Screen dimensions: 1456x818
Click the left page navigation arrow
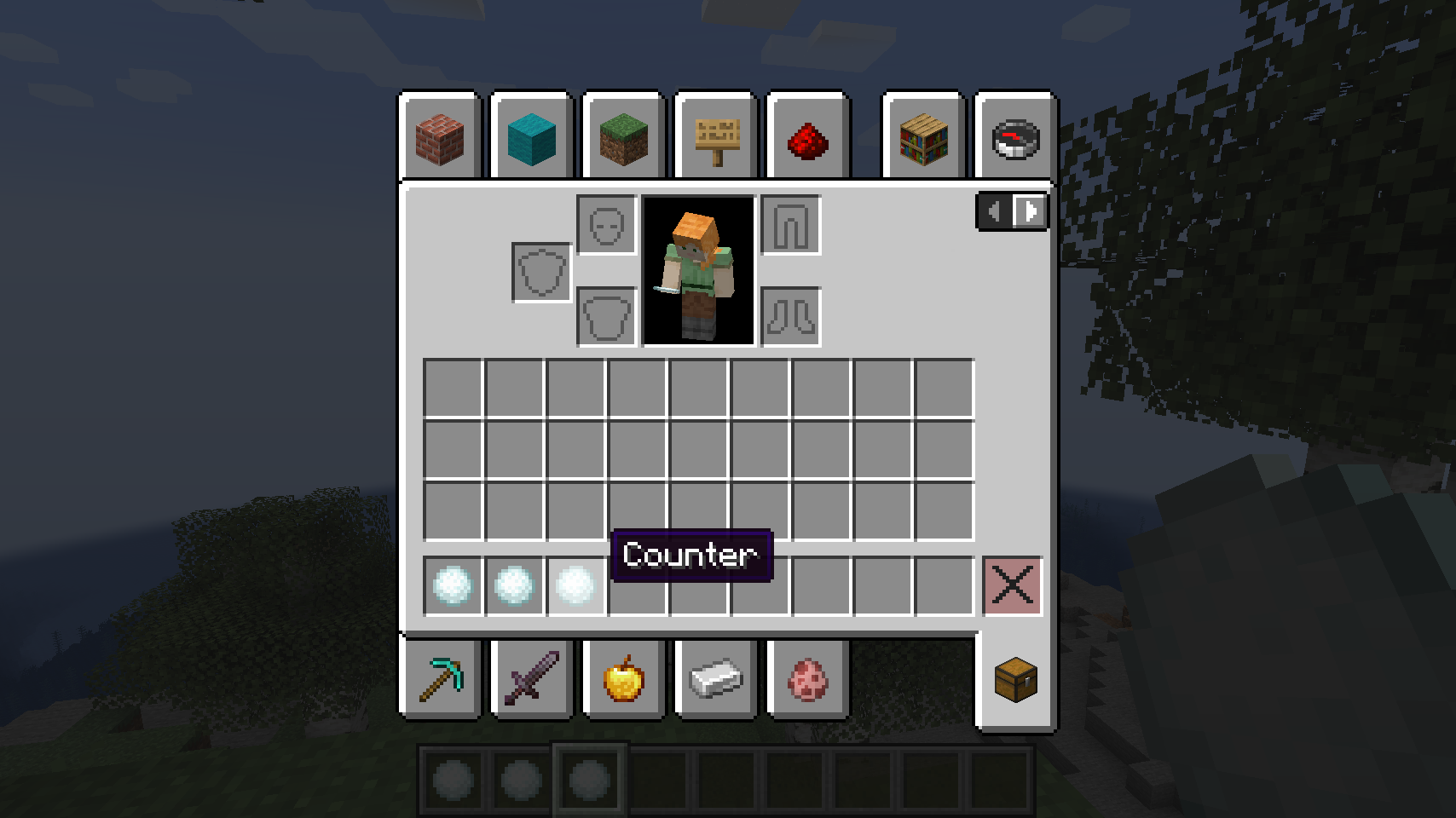[994, 211]
